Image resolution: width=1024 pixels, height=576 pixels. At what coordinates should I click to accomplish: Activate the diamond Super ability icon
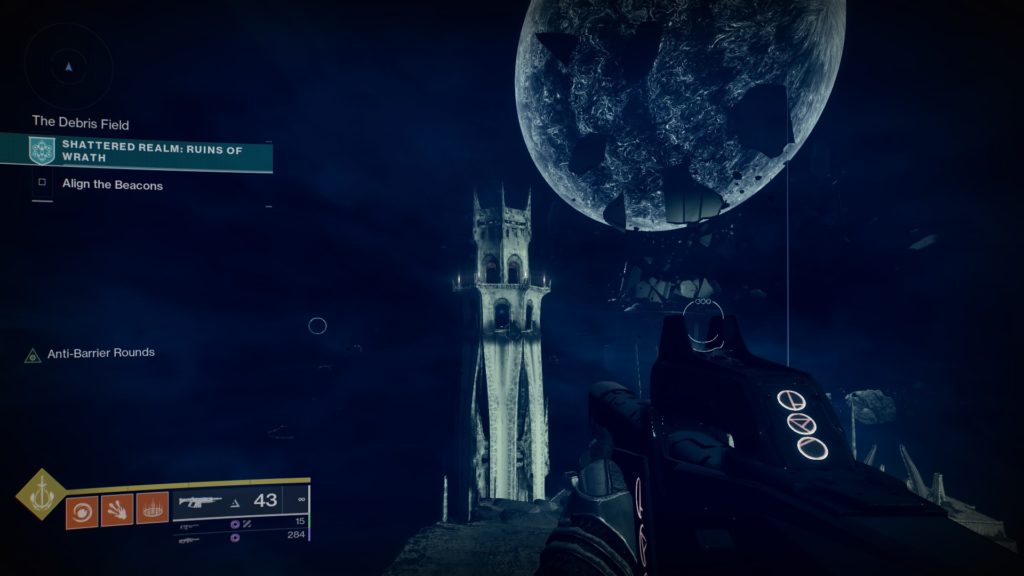coord(41,494)
